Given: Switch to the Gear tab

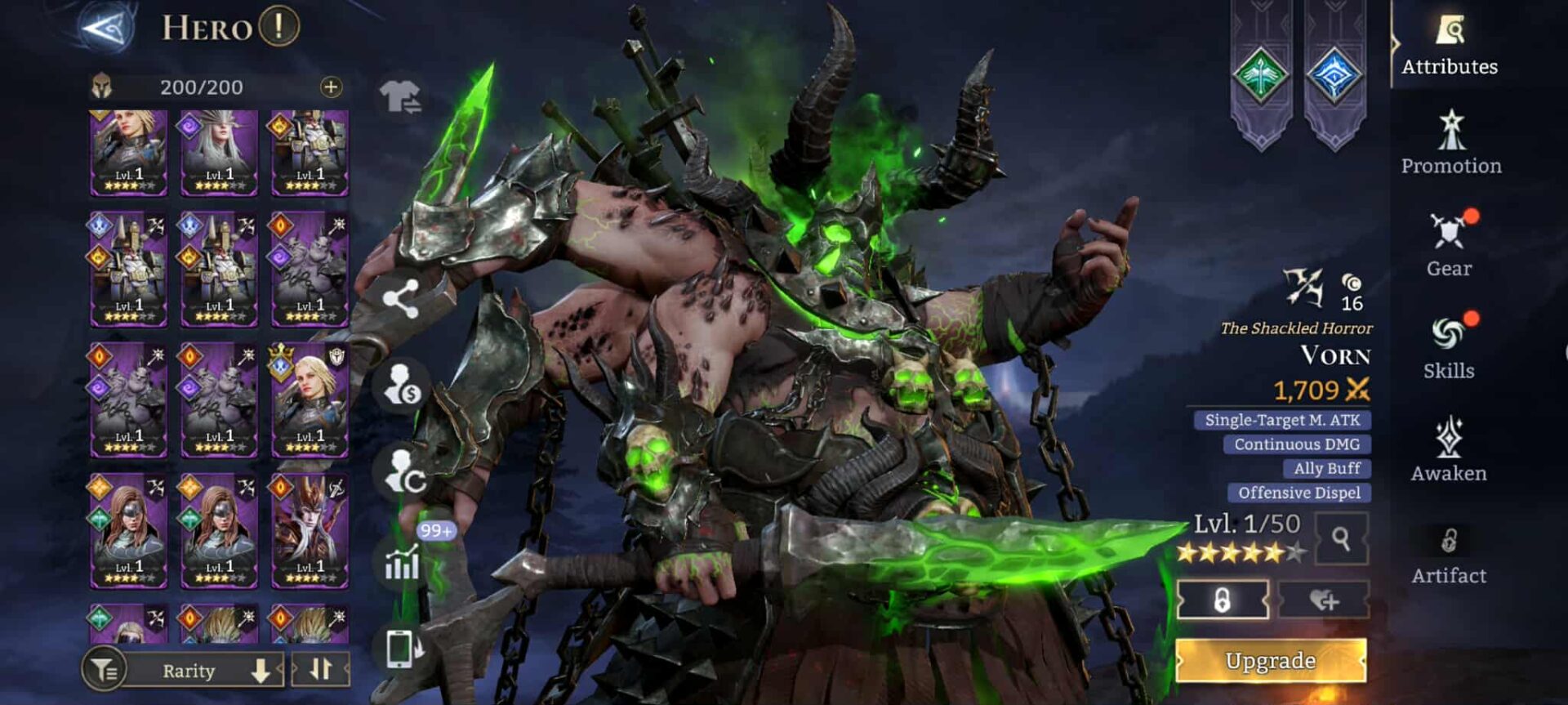Looking at the screenshot, I should click(1450, 246).
